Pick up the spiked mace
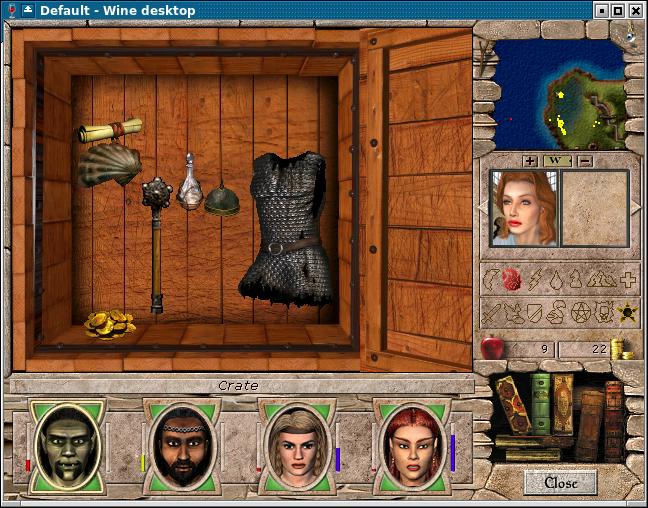 (x=157, y=240)
